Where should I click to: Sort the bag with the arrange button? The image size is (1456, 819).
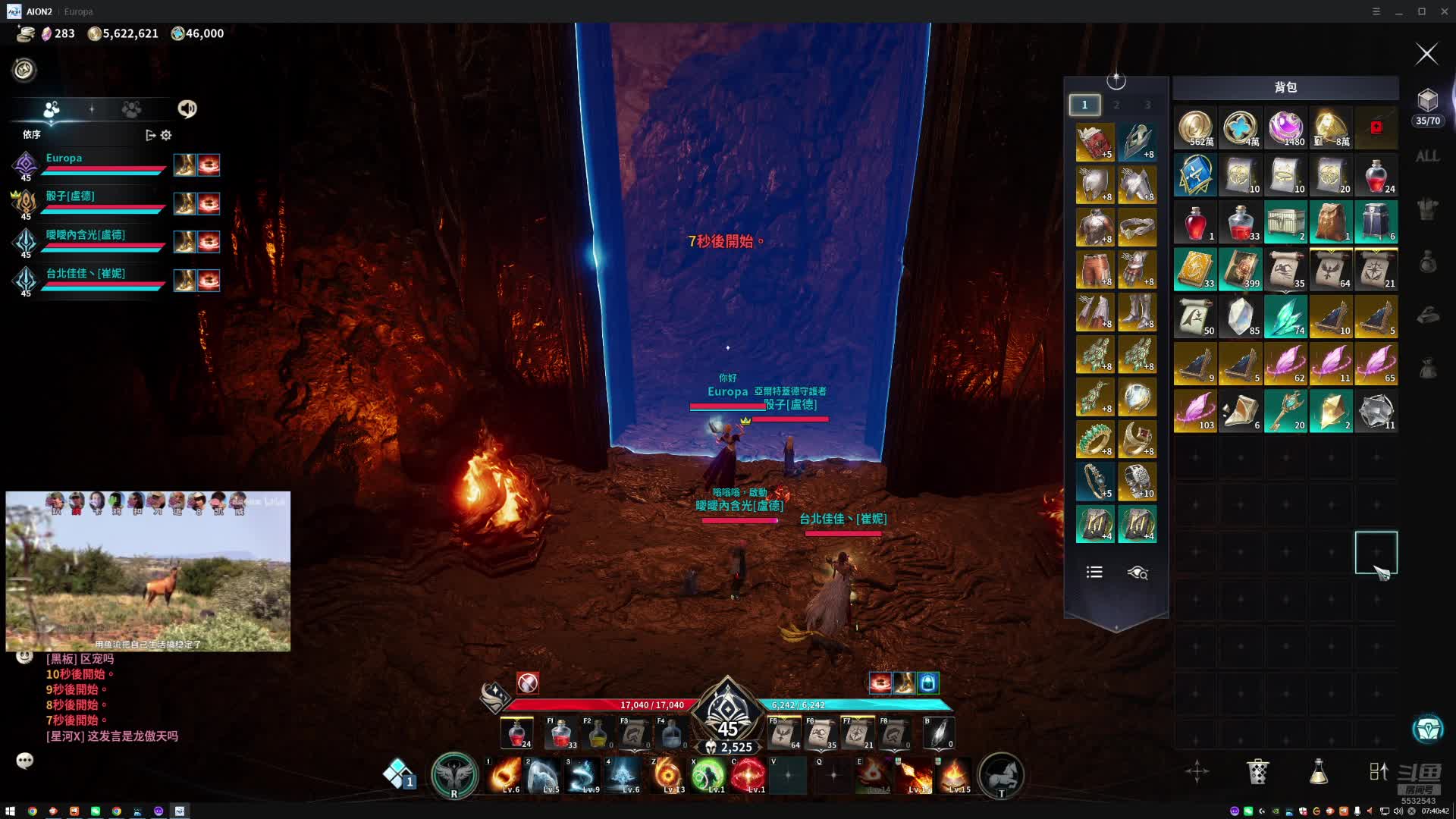(1379, 771)
